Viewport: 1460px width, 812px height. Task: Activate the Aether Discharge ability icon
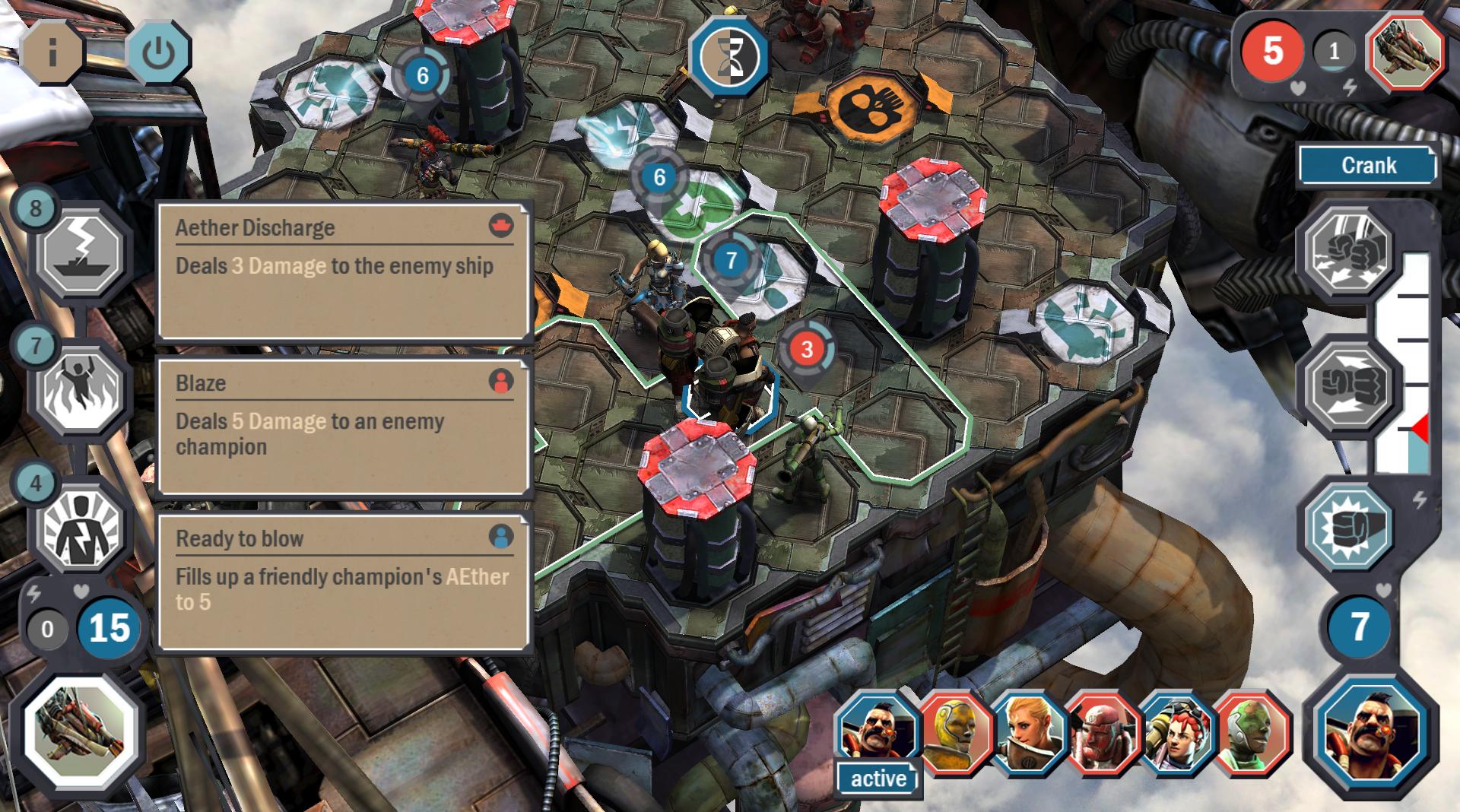click(x=80, y=252)
